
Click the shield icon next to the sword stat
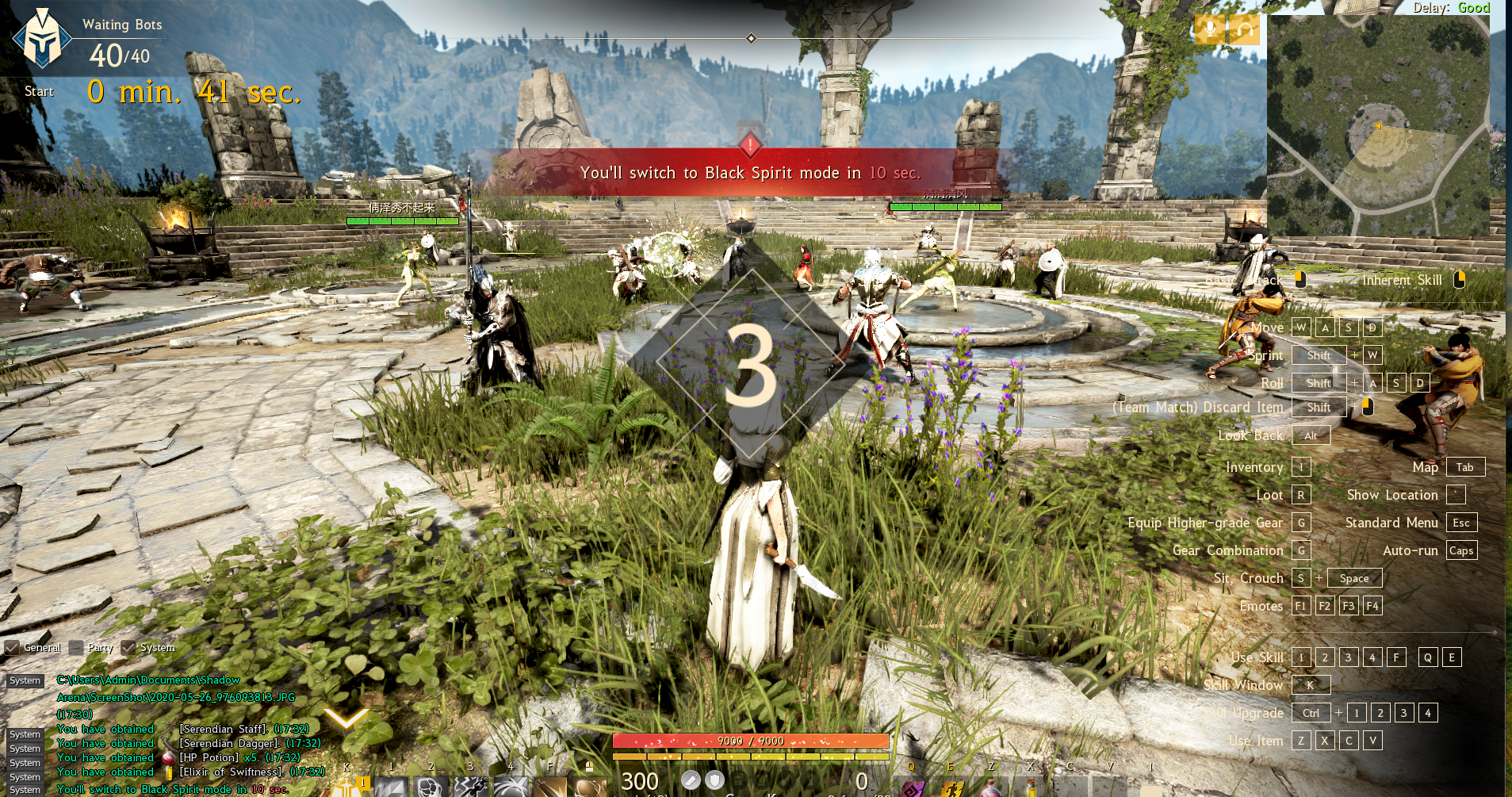coord(714,780)
